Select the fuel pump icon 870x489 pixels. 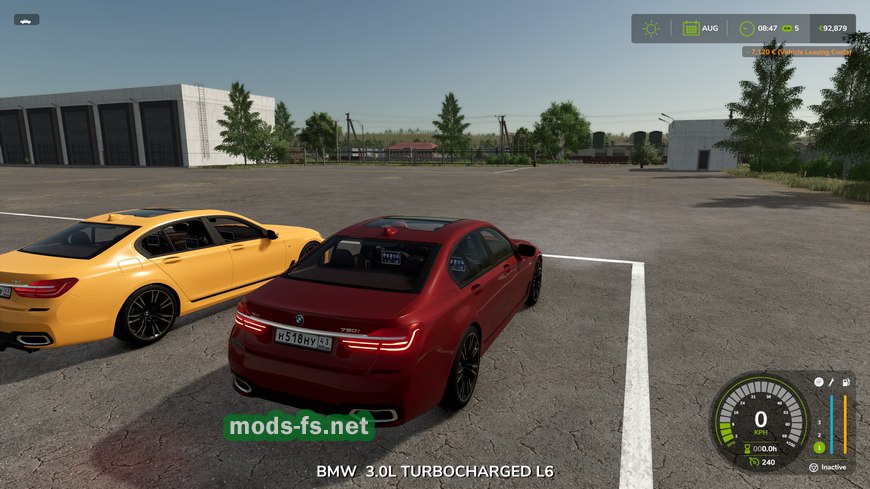(846, 382)
